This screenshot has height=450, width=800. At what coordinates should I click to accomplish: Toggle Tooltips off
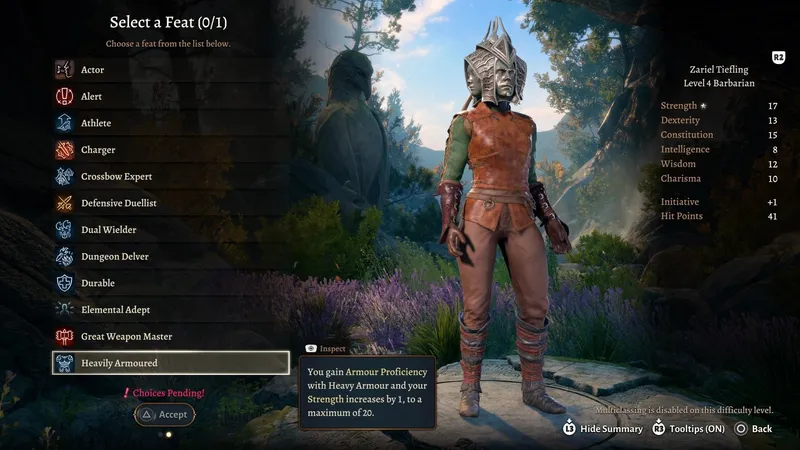691,428
